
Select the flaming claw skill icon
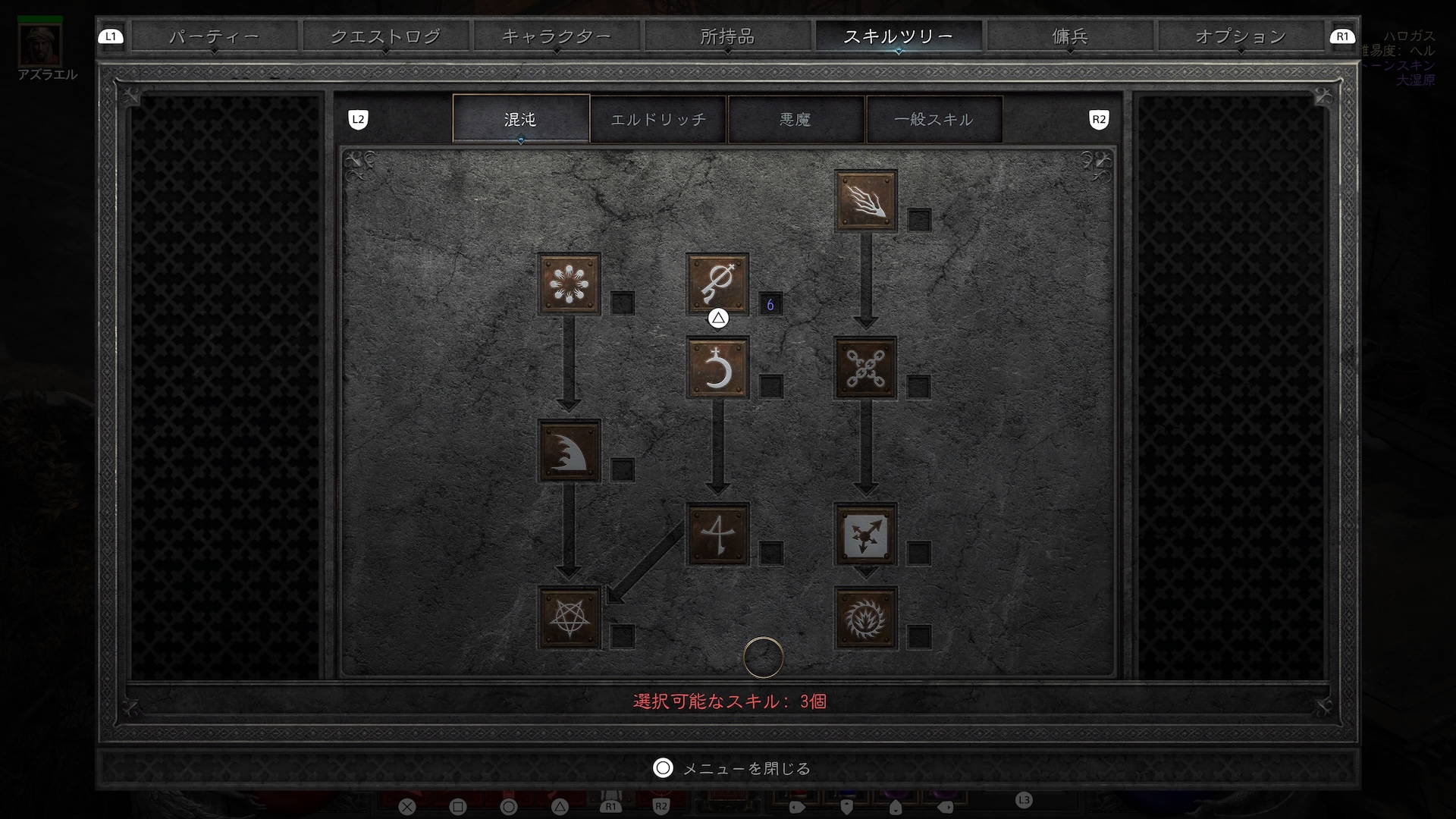click(865, 201)
